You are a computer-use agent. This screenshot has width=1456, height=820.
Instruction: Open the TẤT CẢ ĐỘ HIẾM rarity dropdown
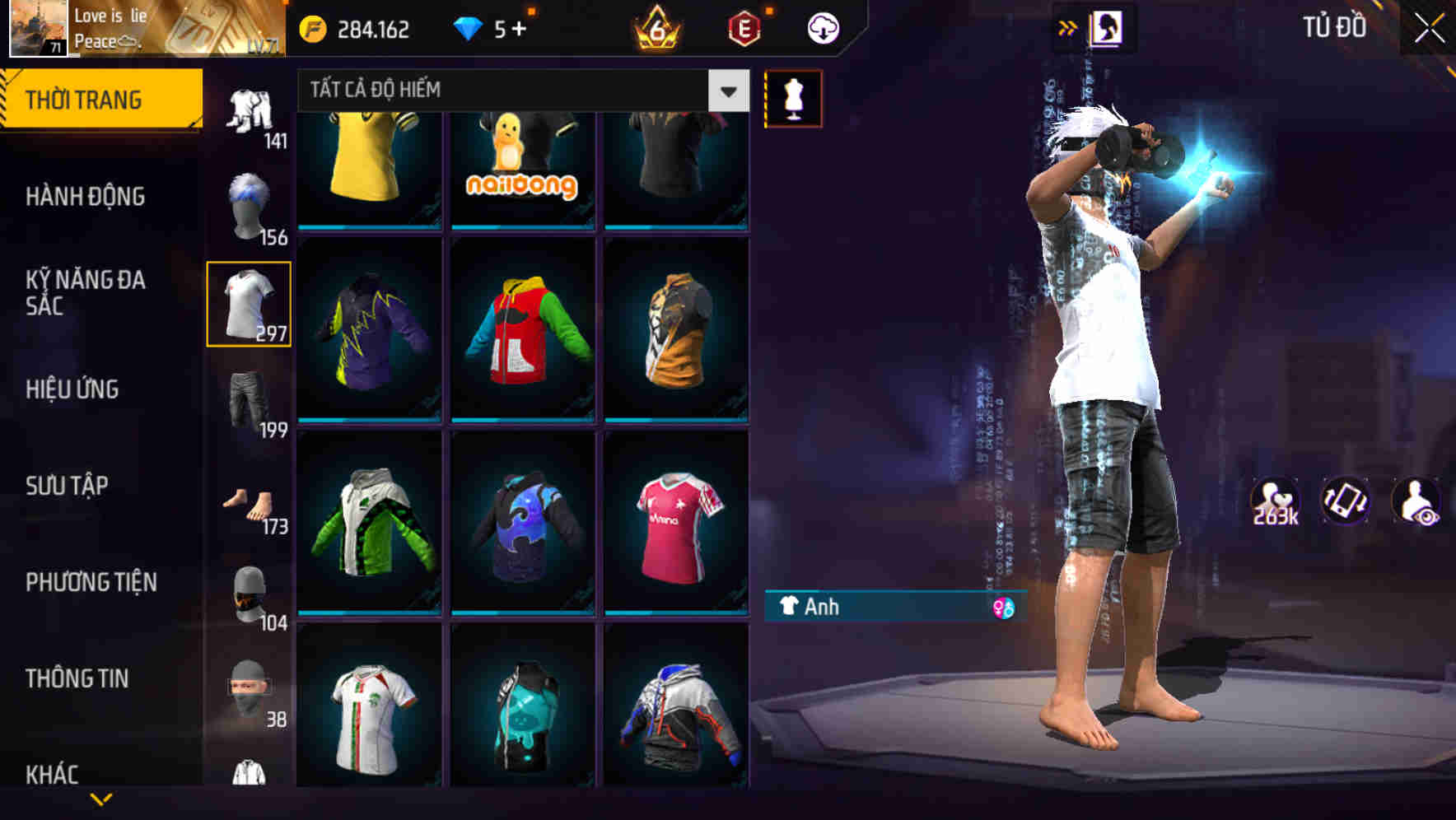pos(511,91)
